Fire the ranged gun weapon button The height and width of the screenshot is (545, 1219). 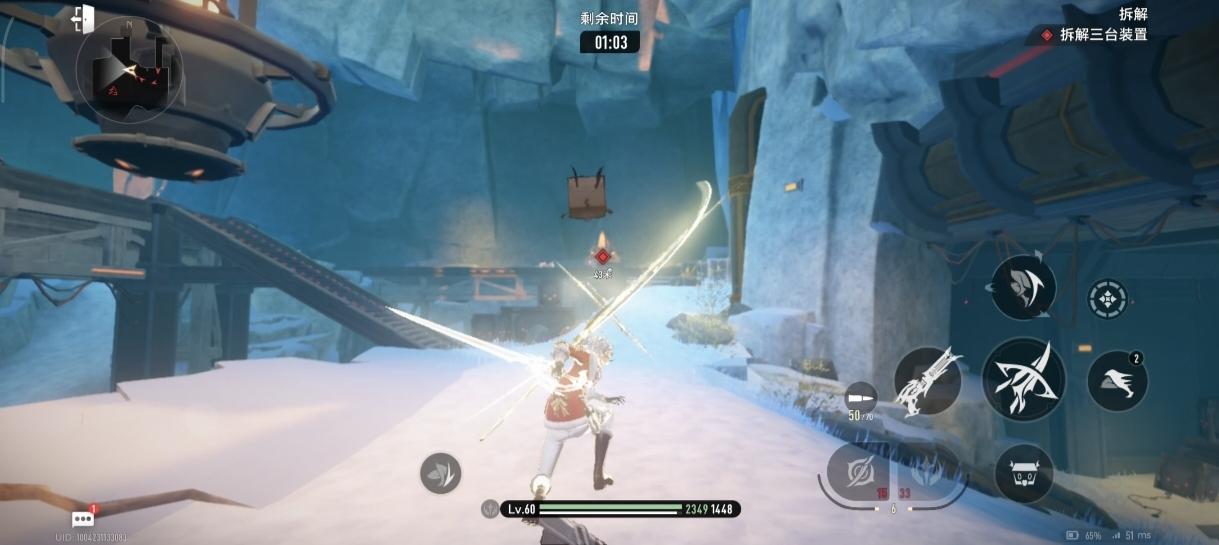pos(927,381)
